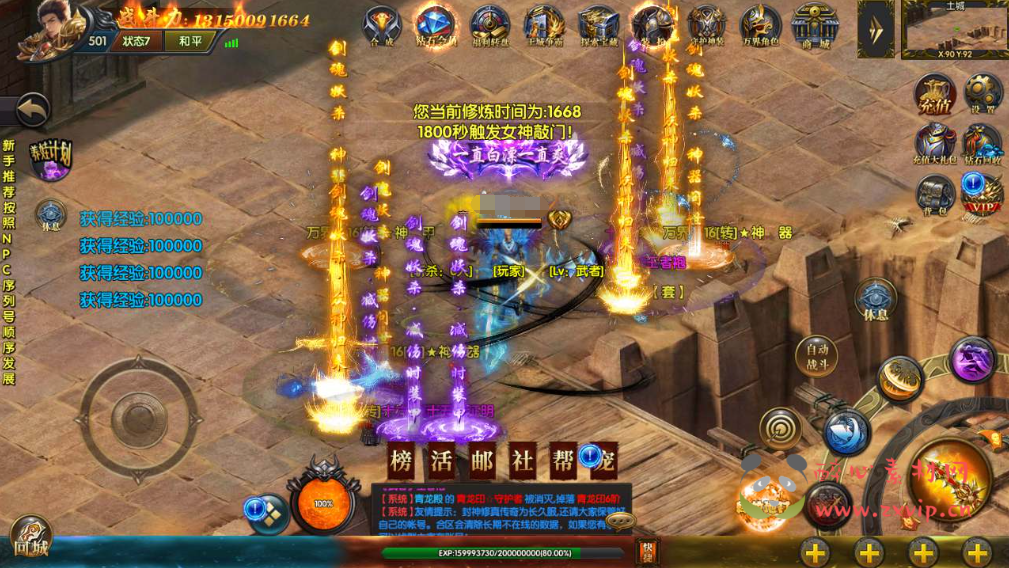This screenshot has height=568, width=1009.
Task: Click the back arrow button
Action: [x=33, y=110]
